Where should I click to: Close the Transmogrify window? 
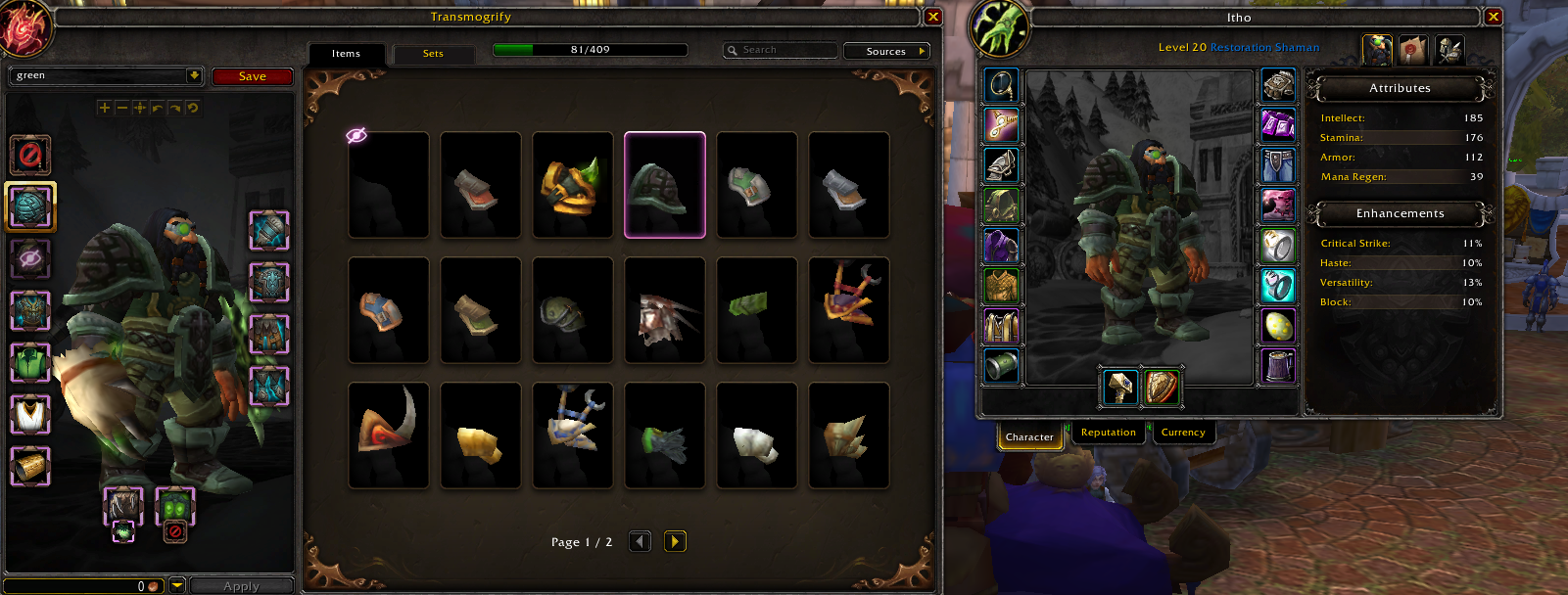click(x=932, y=17)
